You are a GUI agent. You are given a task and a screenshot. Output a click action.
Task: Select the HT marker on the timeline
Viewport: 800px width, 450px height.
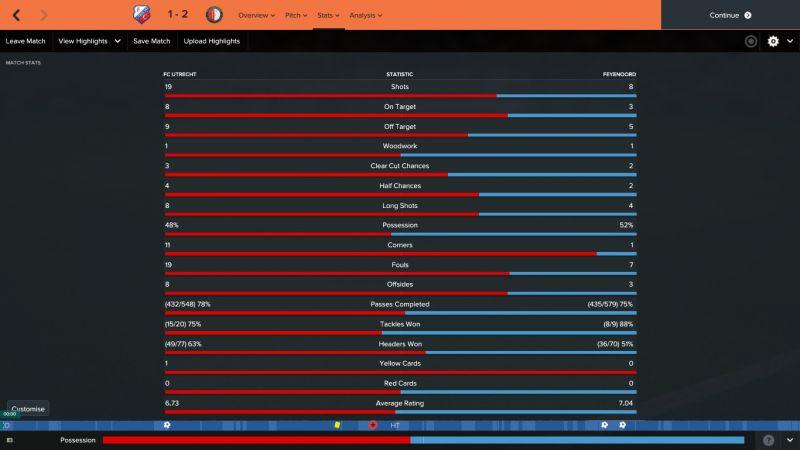click(395, 425)
